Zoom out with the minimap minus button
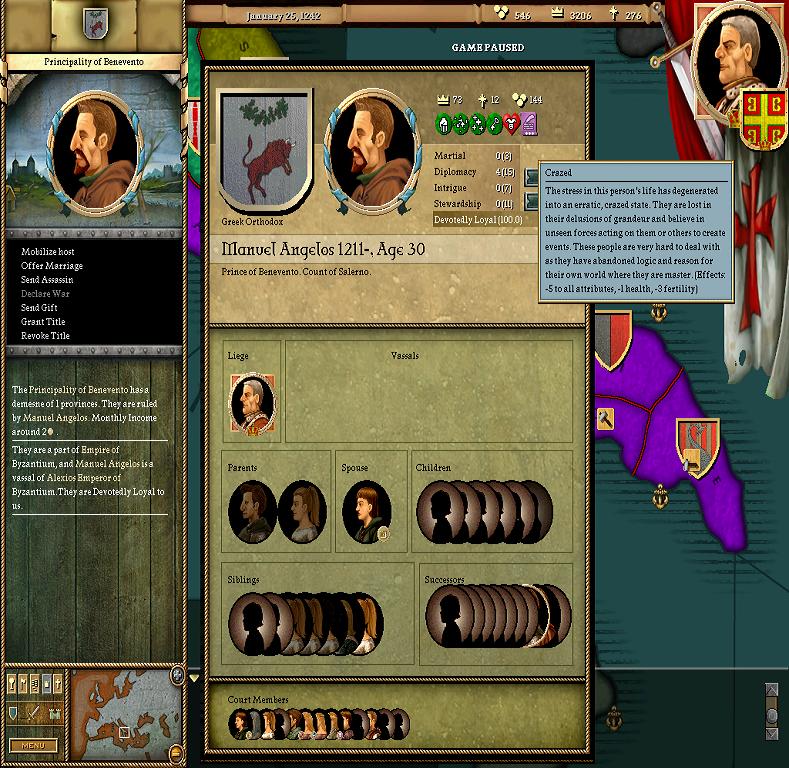This screenshot has width=789, height=768. [177, 752]
